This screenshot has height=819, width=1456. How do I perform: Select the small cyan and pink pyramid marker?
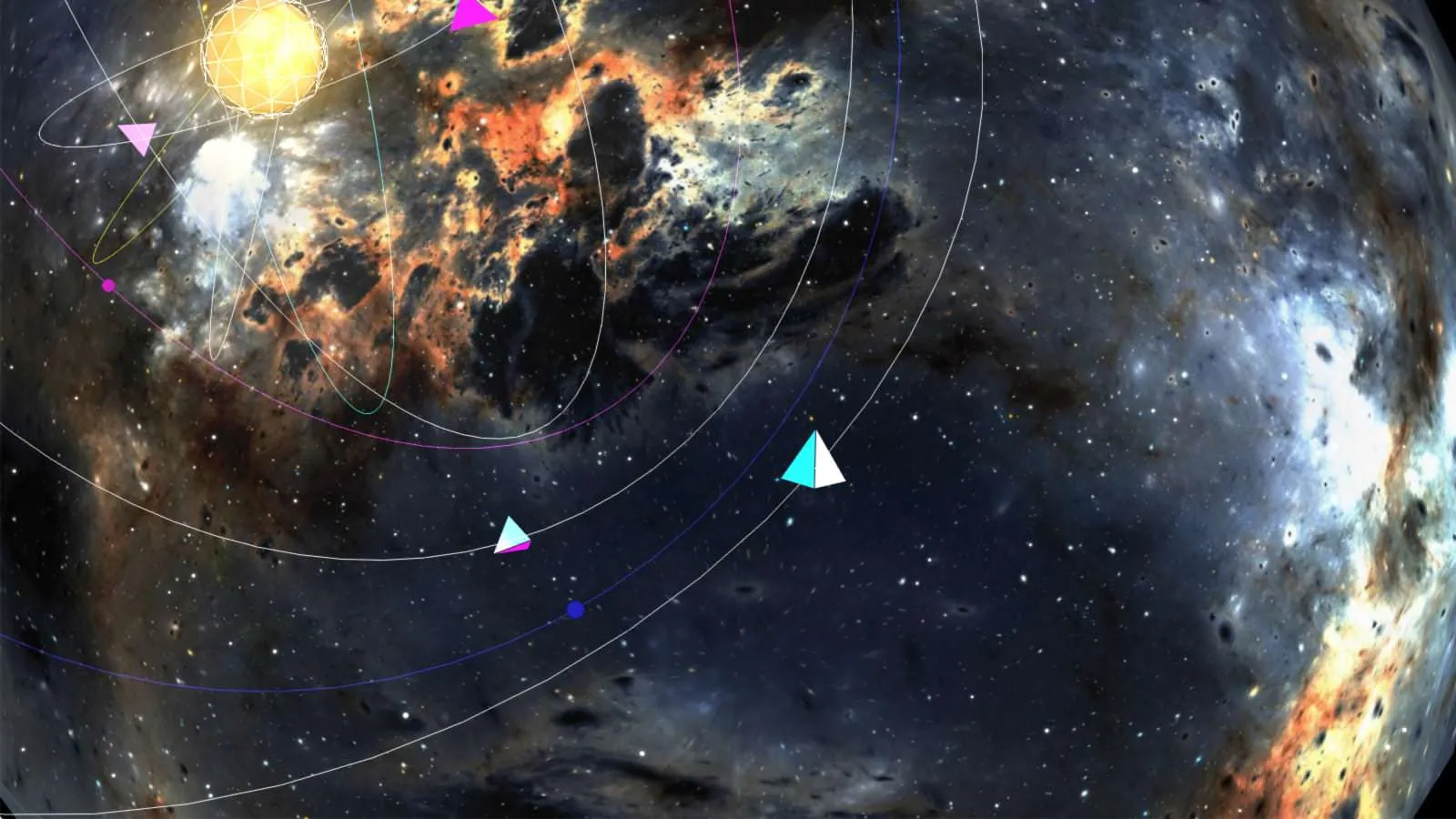pyautogui.click(x=512, y=536)
